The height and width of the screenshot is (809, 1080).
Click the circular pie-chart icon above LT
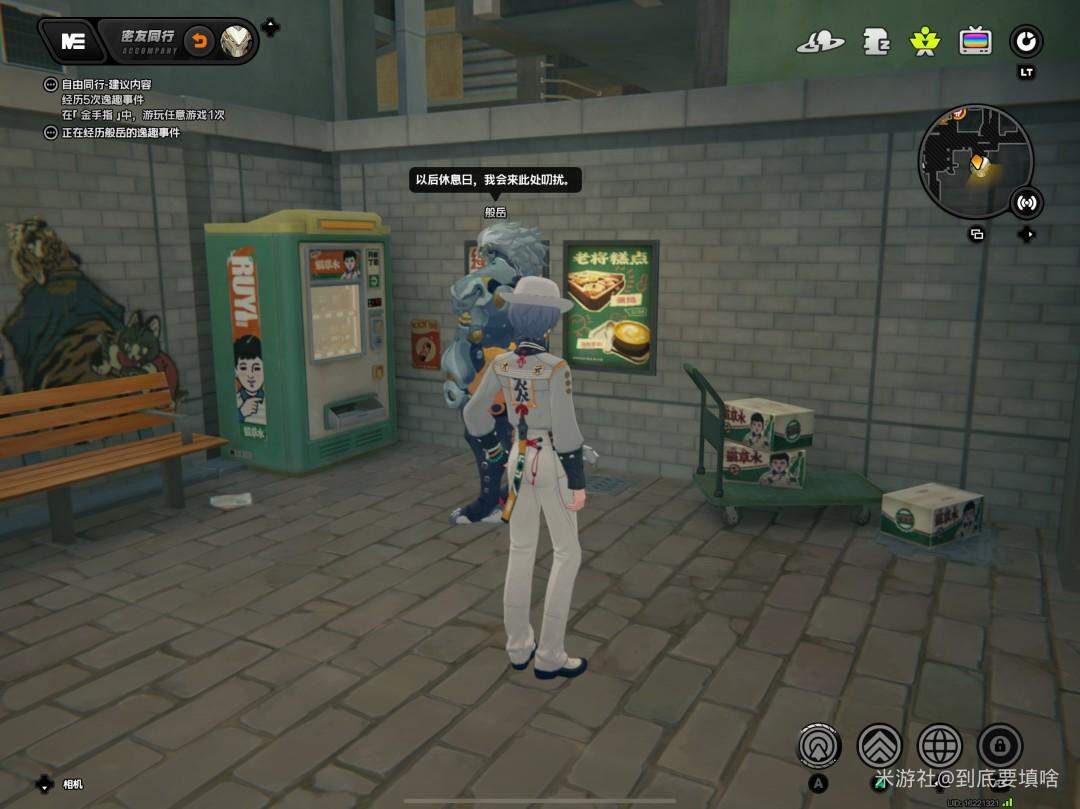(x=1026, y=42)
